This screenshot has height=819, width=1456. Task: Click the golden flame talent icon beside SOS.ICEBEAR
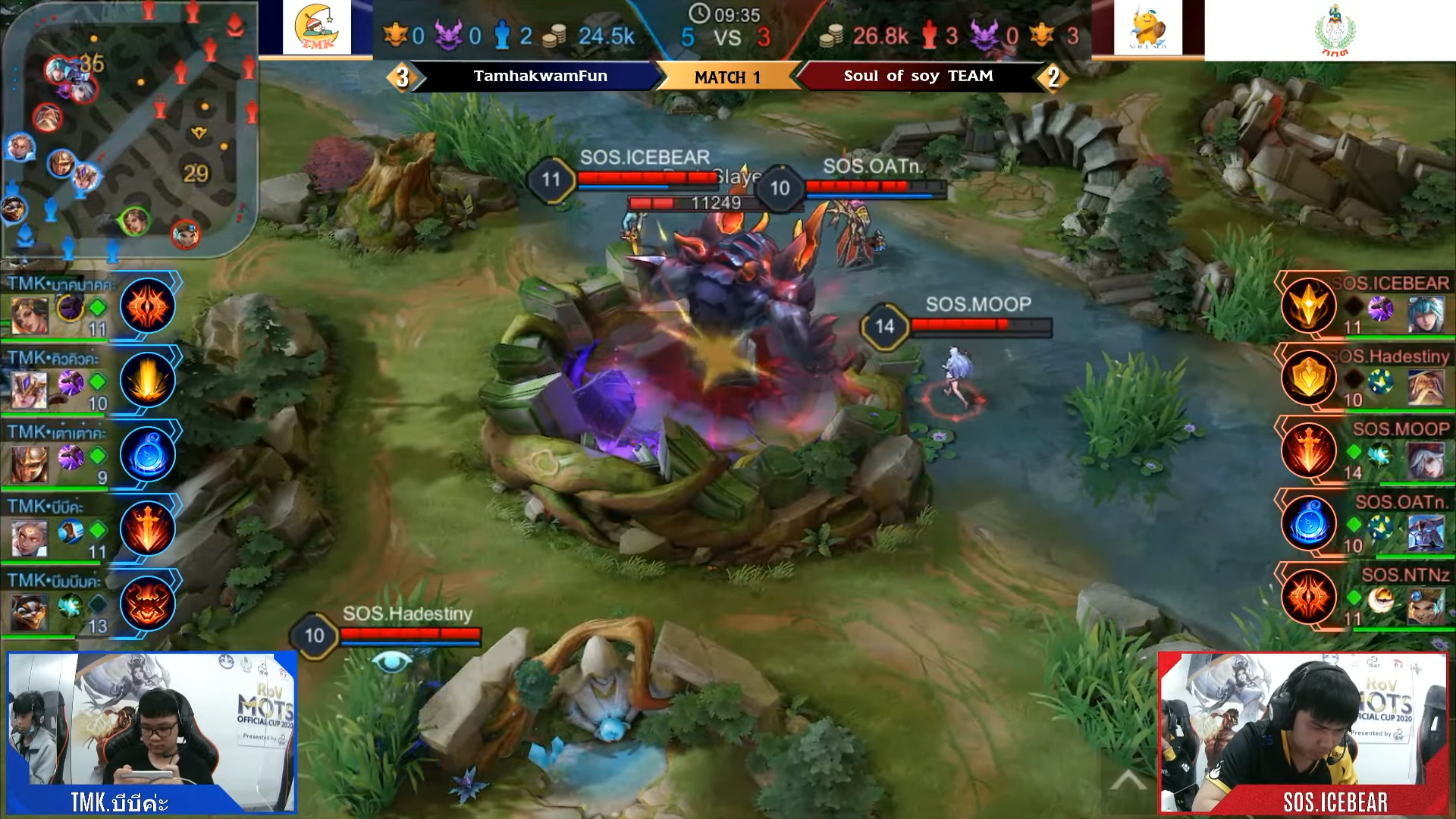[1309, 306]
